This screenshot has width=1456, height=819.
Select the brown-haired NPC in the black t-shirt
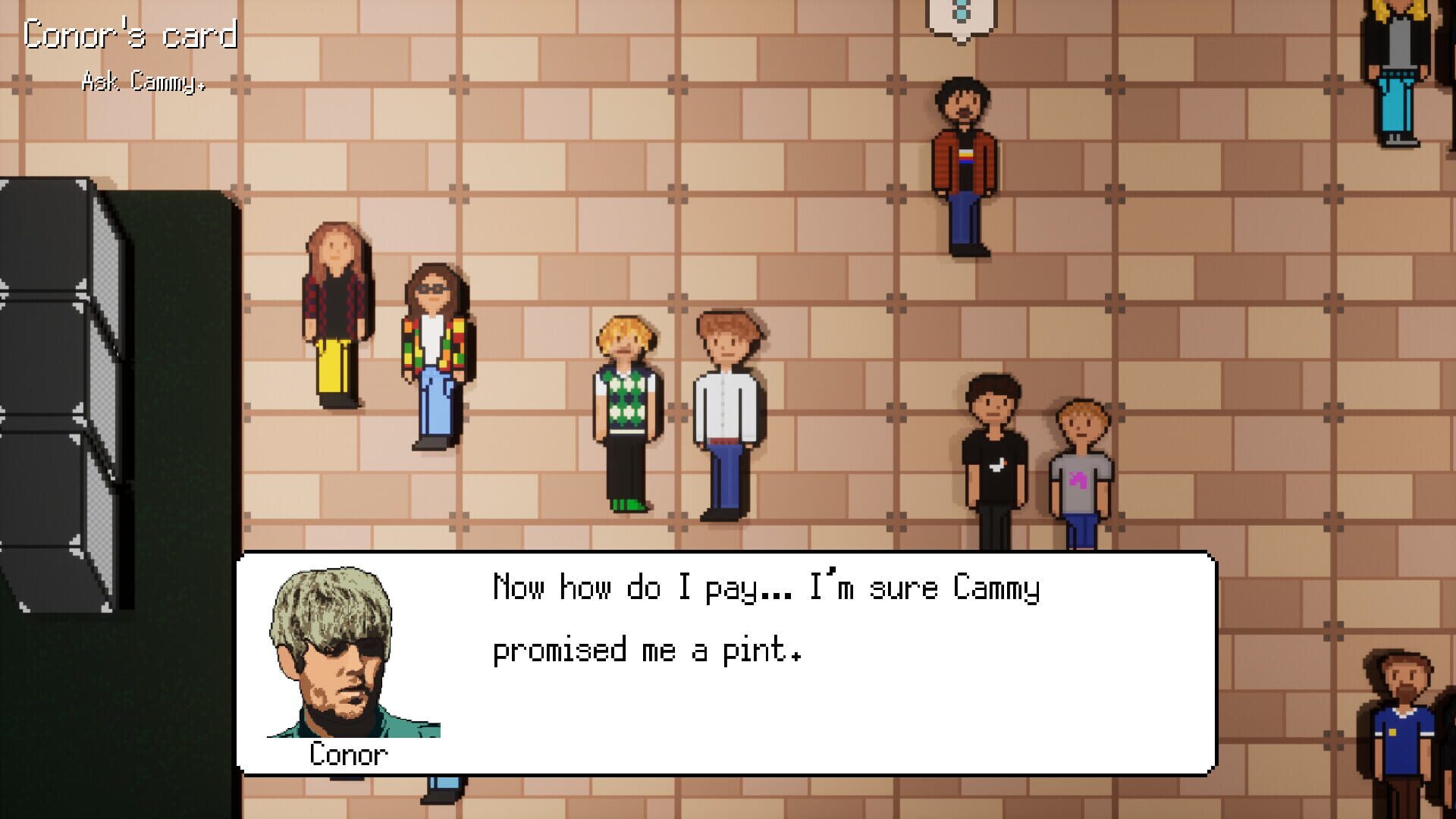pyautogui.click(x=993, y=455)
